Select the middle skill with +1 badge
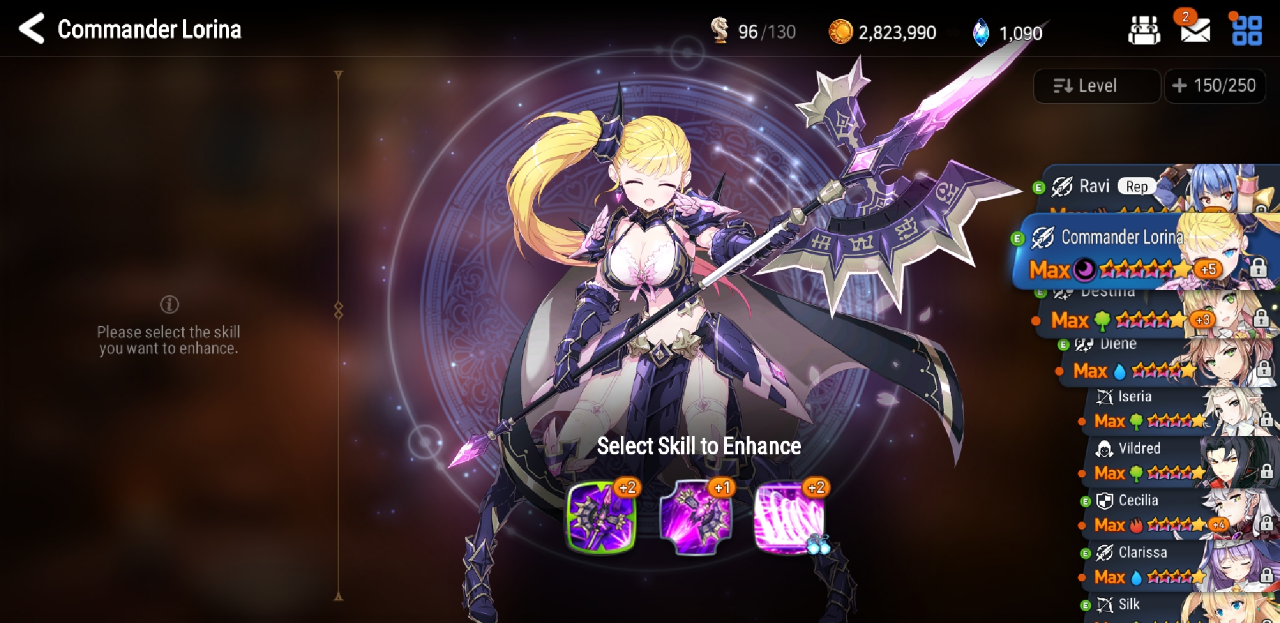This screenshot has height=623, width=1280. pyautogui.click(x=695, y=518)
